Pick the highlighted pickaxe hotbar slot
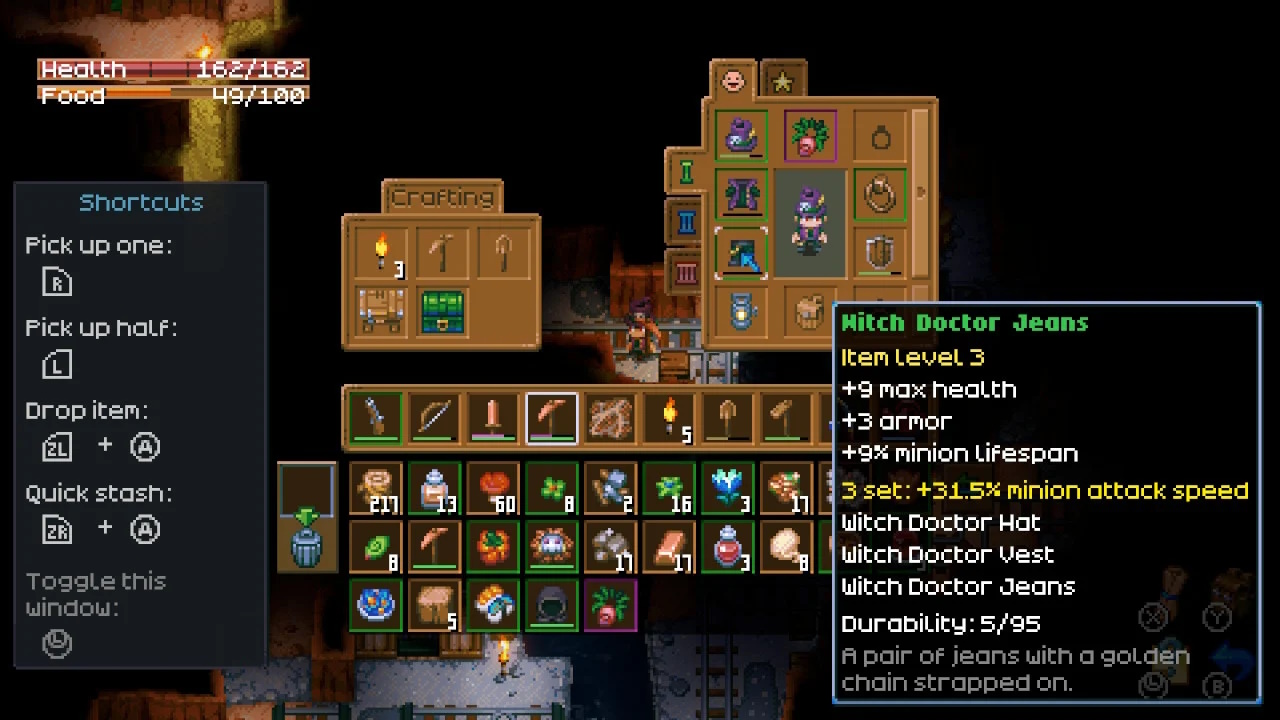 coord(551,416)
